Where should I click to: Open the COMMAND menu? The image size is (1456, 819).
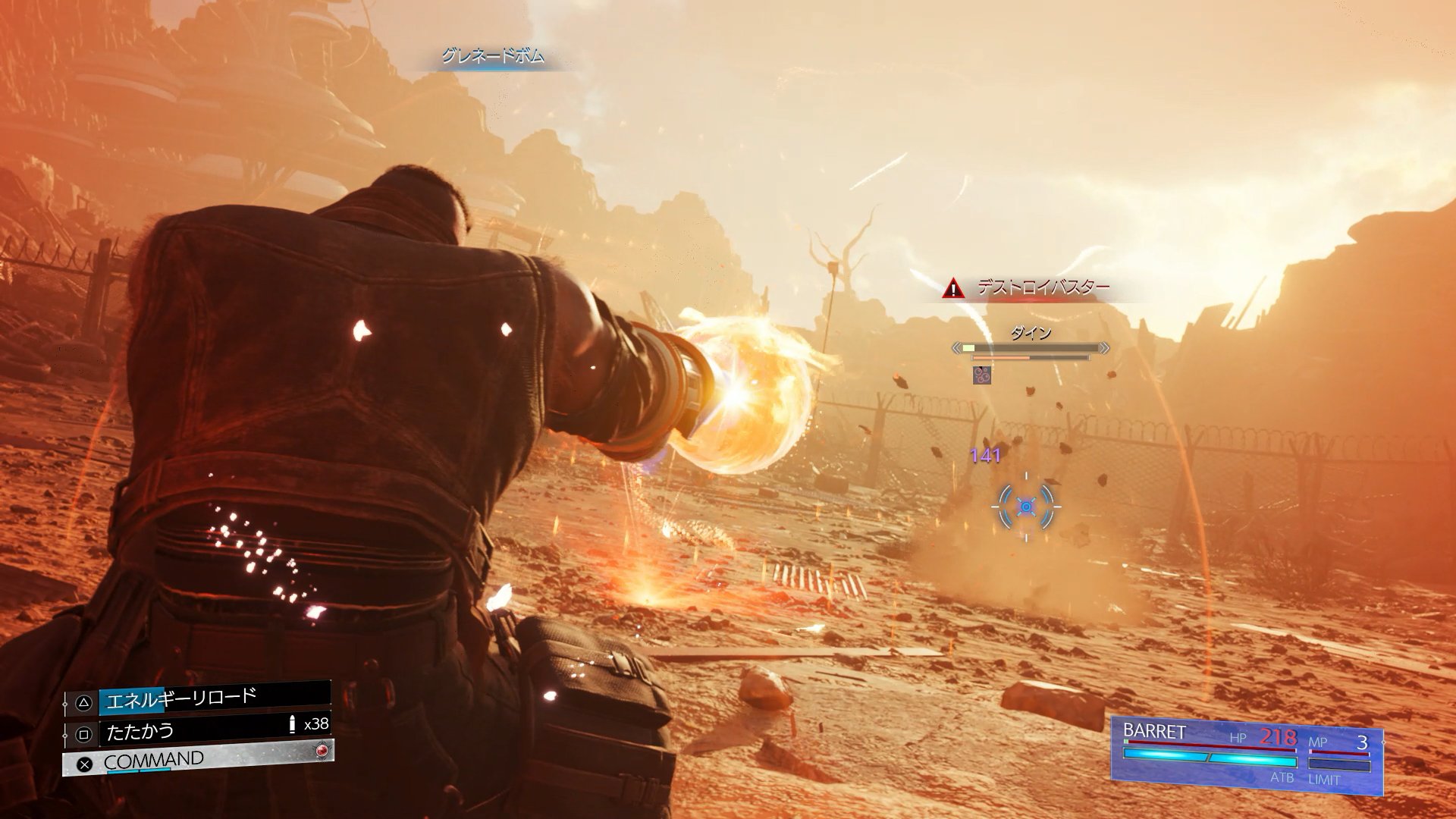[x=199, y=761]
